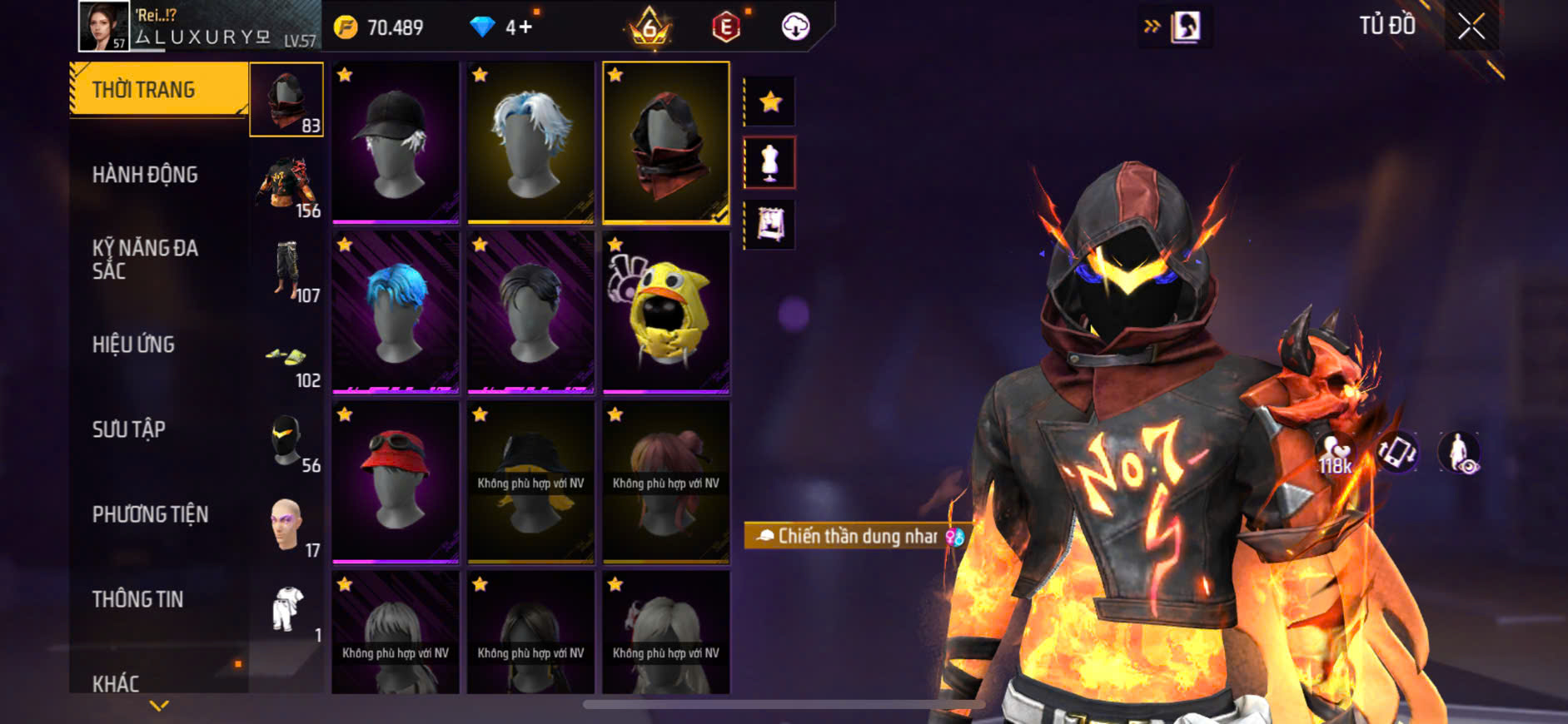The width and height of the screenshot is (1568, 724).
Task: Open the favorites star filter
Action: coord(770,102)
